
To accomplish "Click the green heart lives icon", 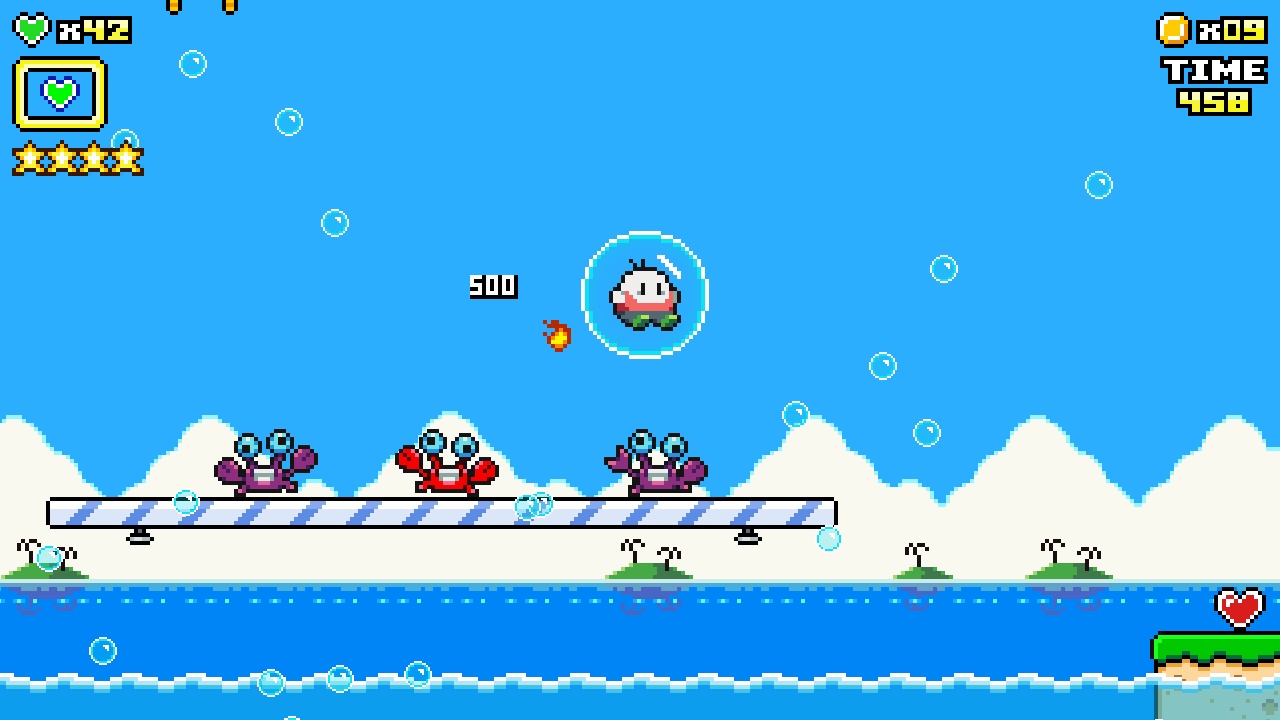I will (33, 28).
